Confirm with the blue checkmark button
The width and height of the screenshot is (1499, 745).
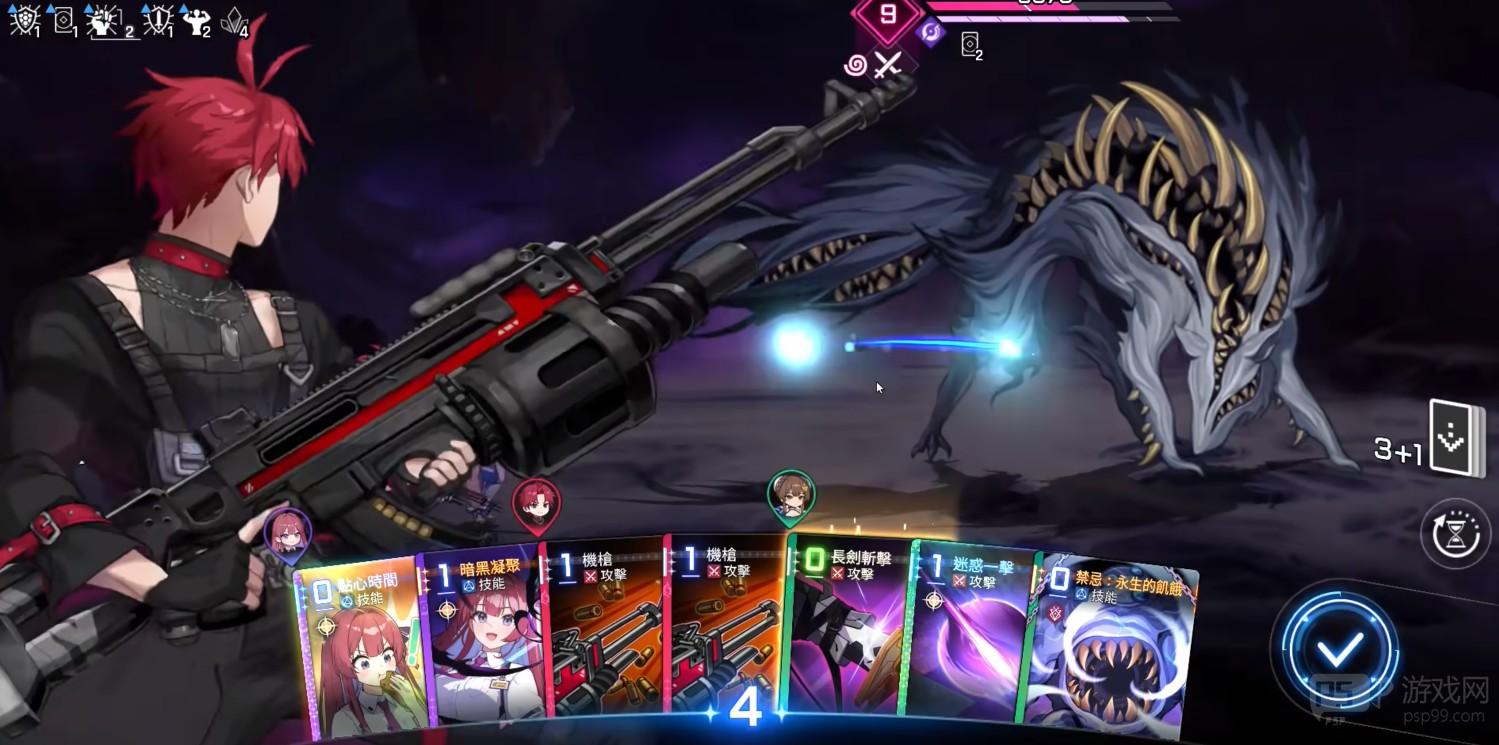tap(1339, 650)
